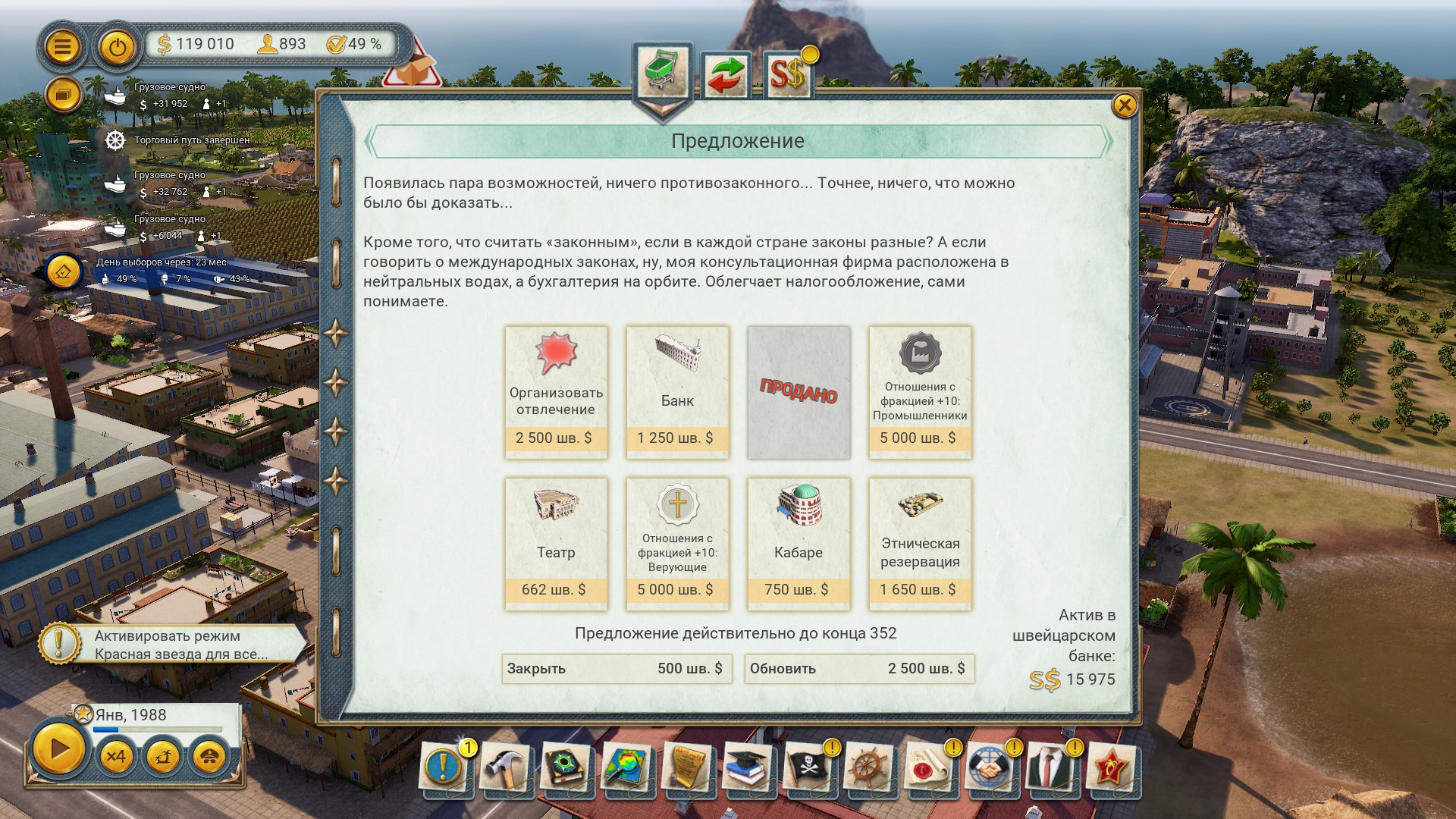
Task: Open the handshake diplomacy menu
Action: pyautogui.click(x=989, y=768)
